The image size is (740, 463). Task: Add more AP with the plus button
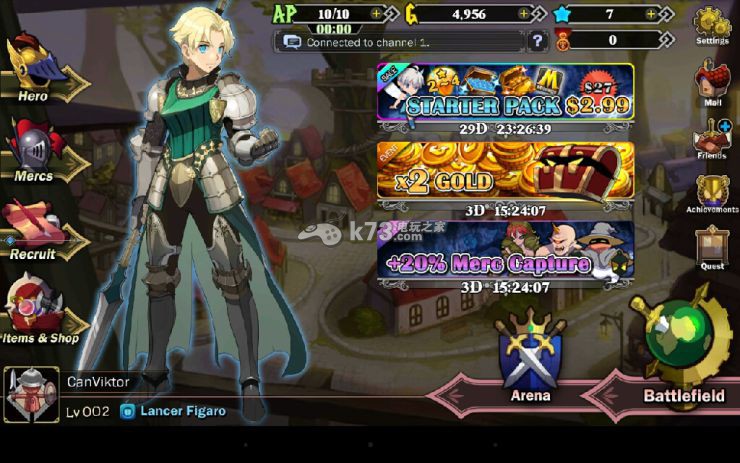click(376, 14)
